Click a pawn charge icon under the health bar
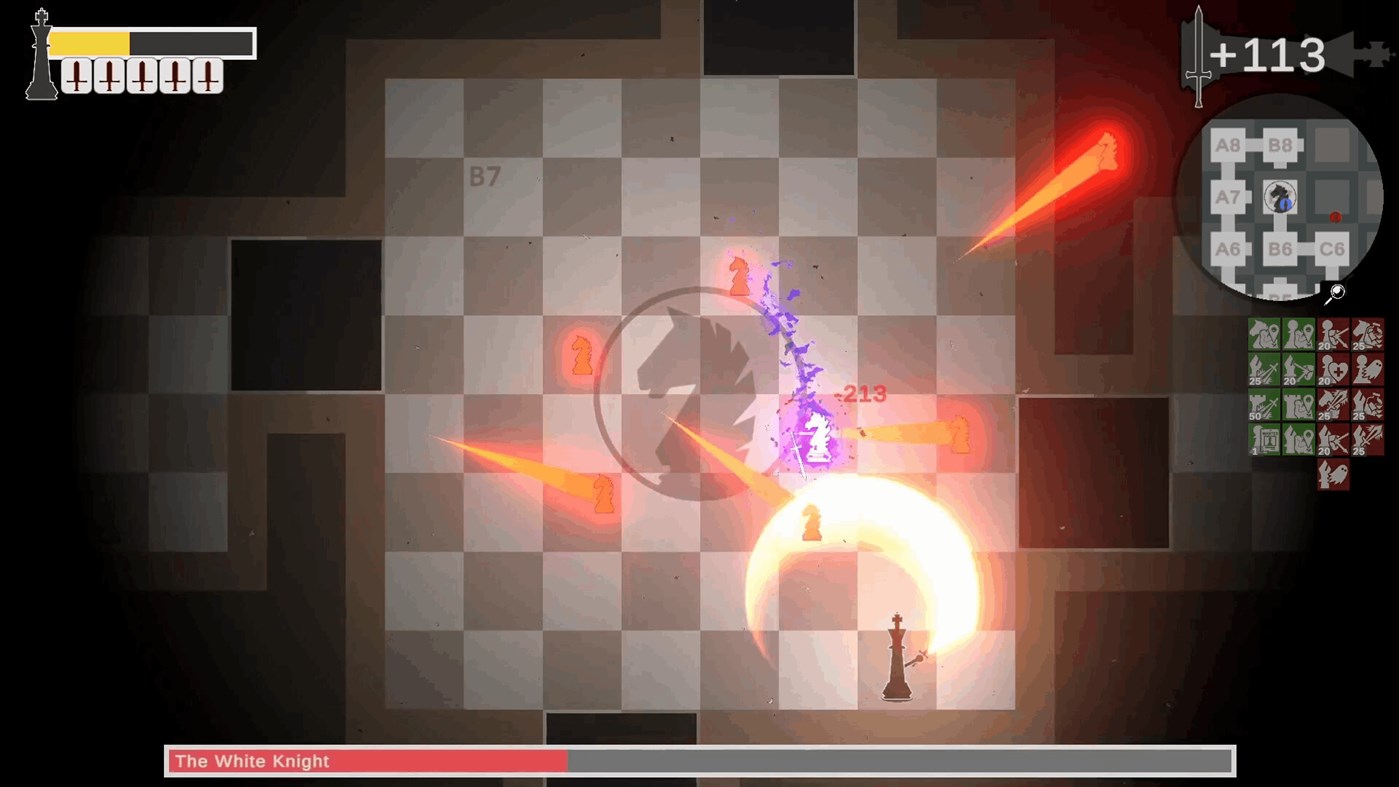 (75, 76)
